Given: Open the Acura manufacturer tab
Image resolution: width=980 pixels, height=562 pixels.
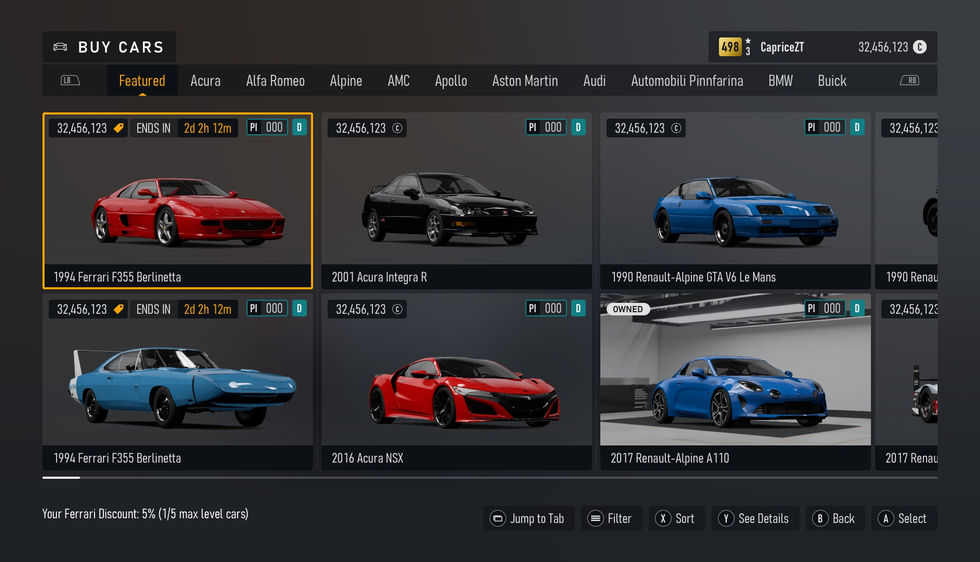Looking at the screenshot, I should (x=205, y=81).
